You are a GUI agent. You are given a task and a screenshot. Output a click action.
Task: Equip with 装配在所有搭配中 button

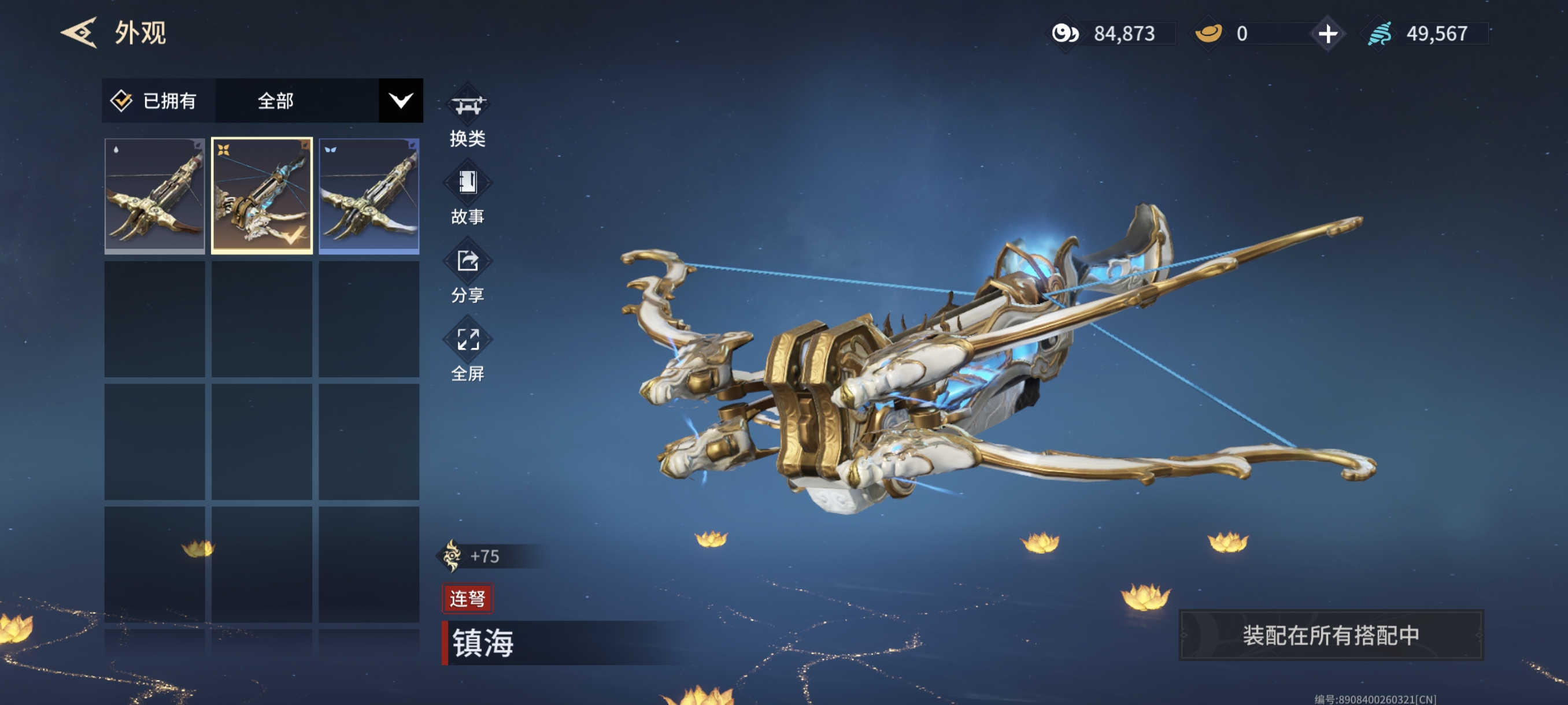[1330, 635]
